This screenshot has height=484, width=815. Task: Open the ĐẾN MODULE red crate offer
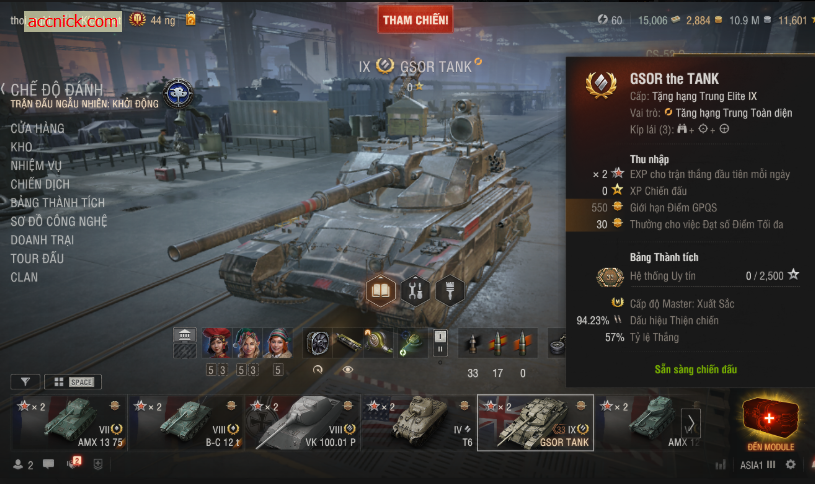click(x=770, y=422)
